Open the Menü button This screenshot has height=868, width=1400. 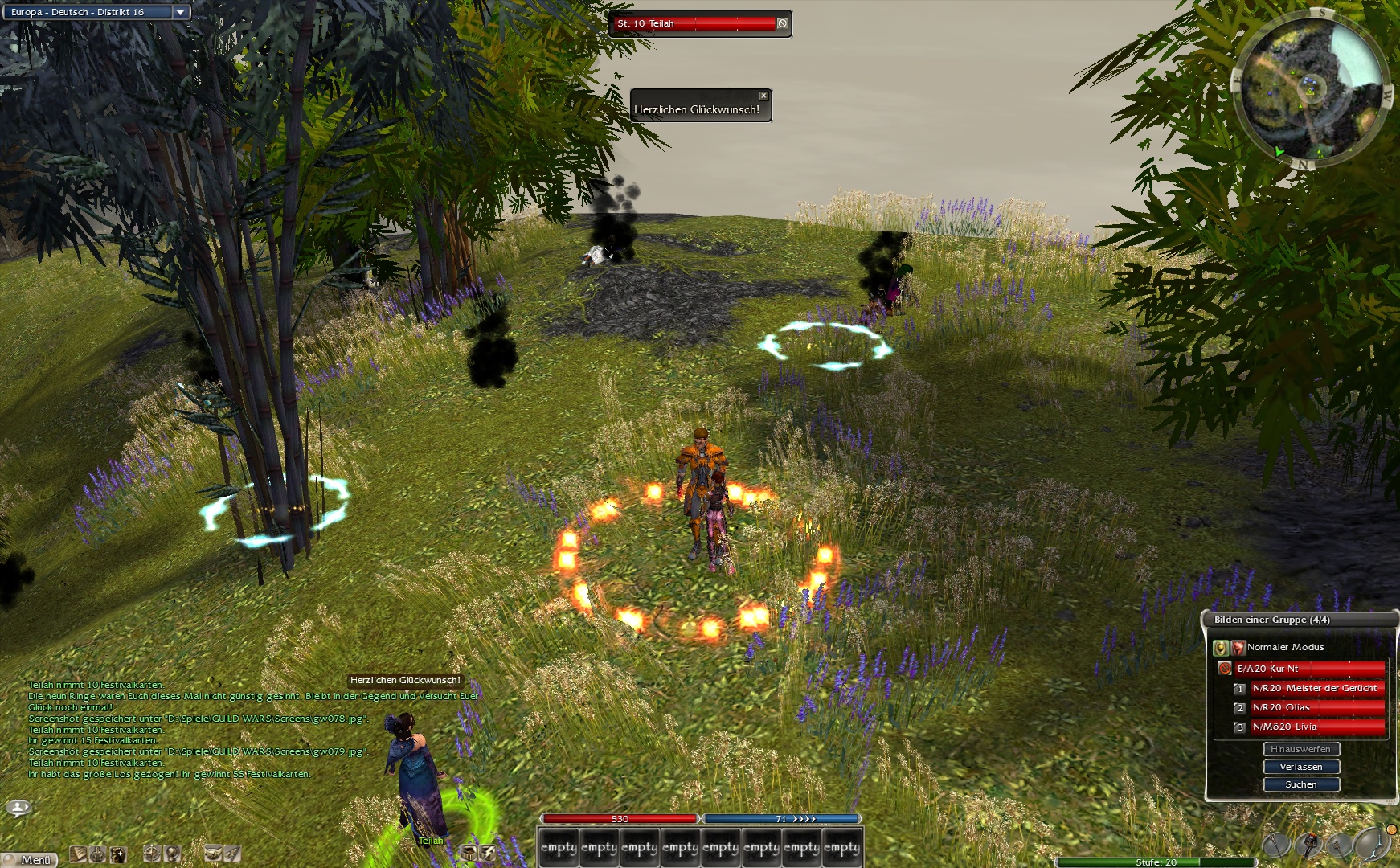tap(31, 860)
